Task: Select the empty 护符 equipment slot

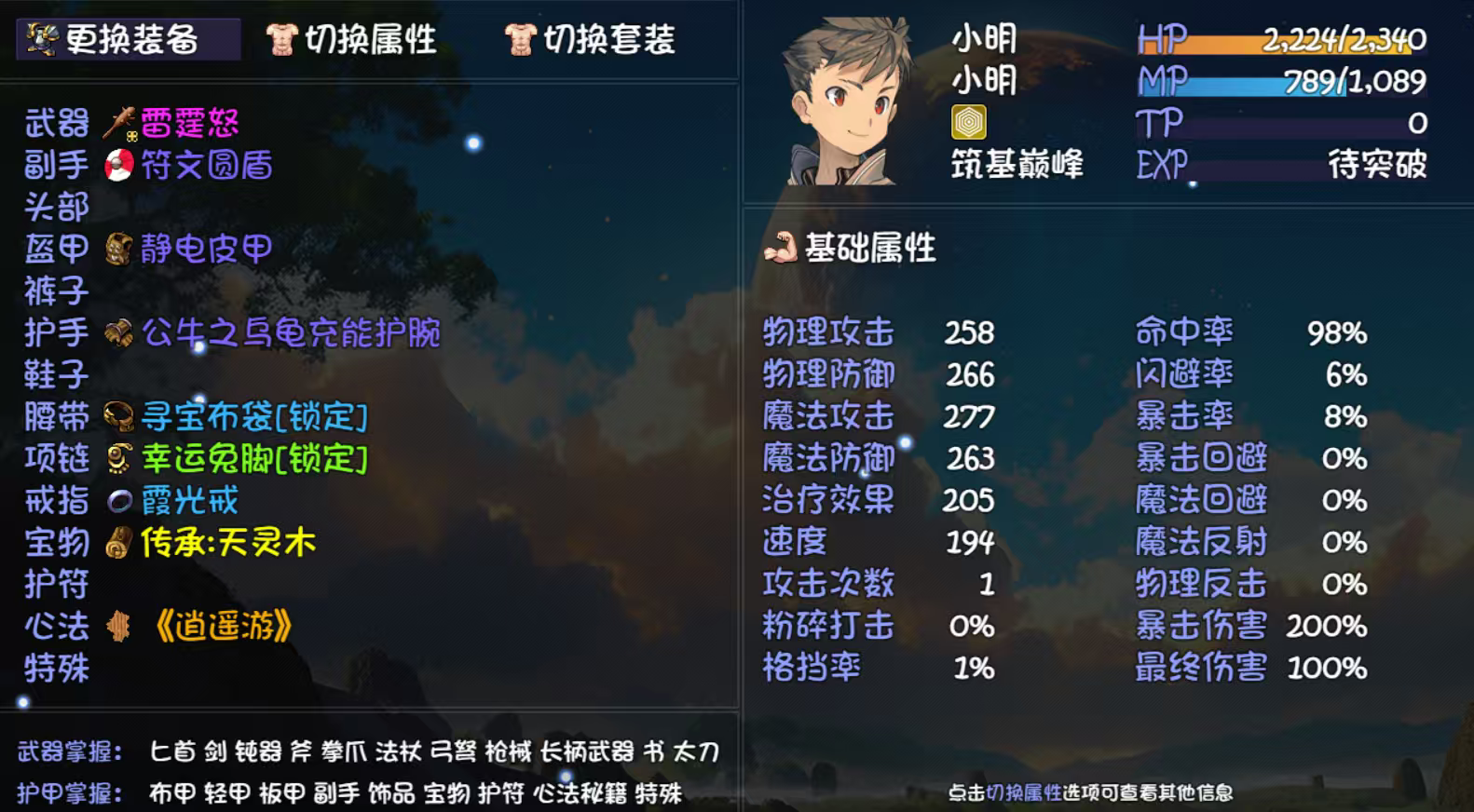Action: coord(58,586)
